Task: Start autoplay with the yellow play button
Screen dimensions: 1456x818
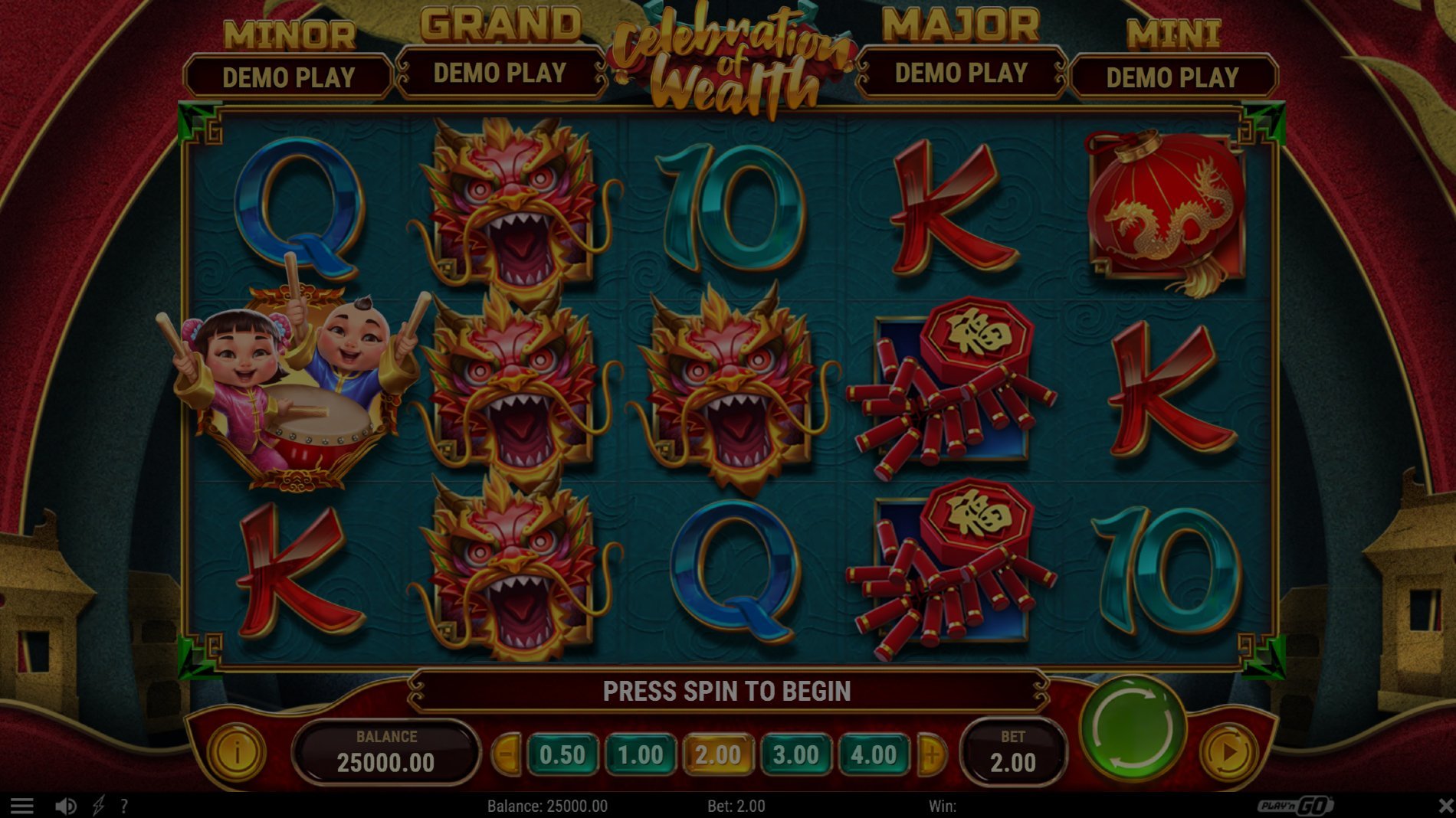Action: [1228, 753]
